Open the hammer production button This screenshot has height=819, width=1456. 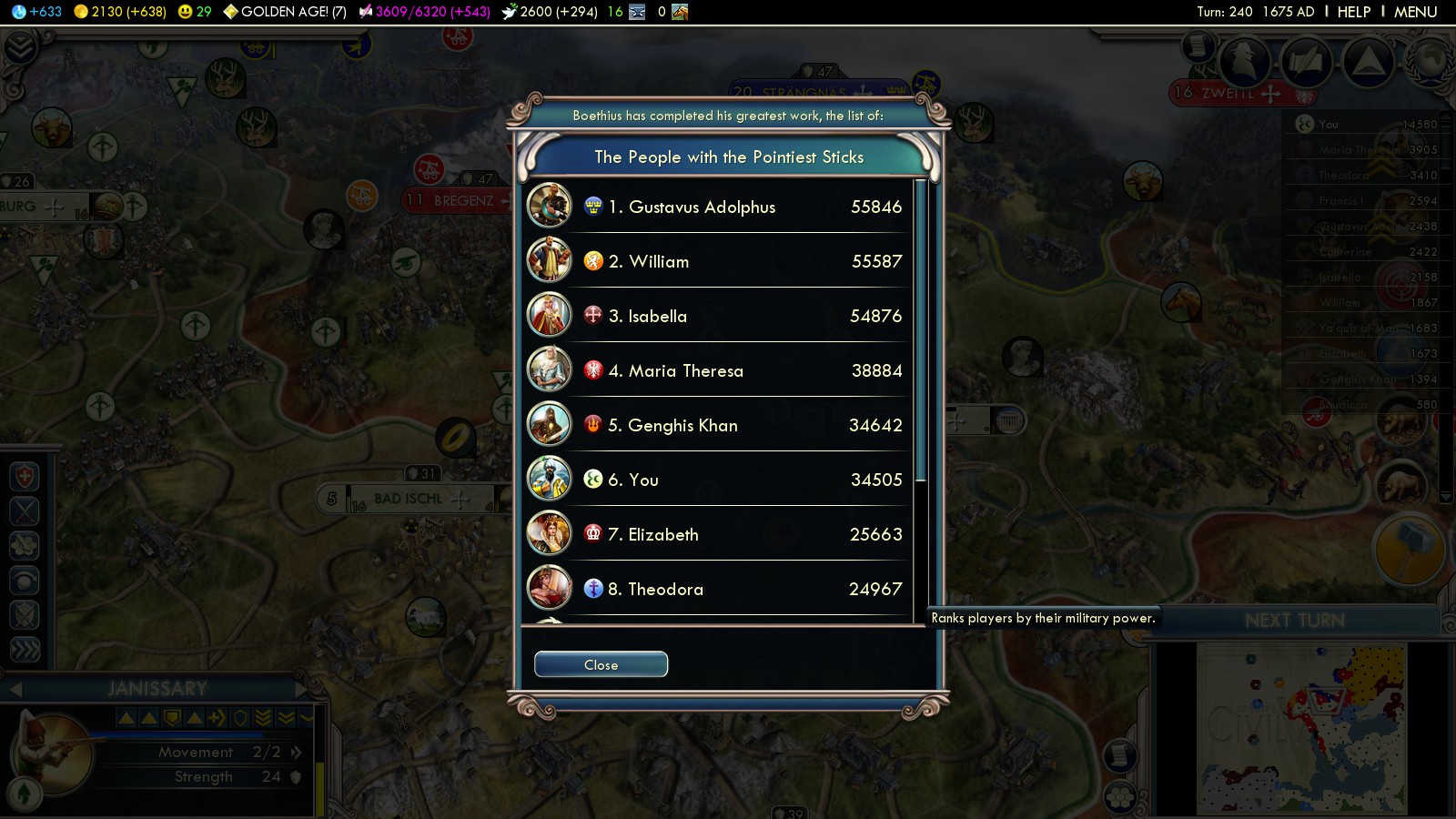pyautogui.click(x=1409, y=548)
